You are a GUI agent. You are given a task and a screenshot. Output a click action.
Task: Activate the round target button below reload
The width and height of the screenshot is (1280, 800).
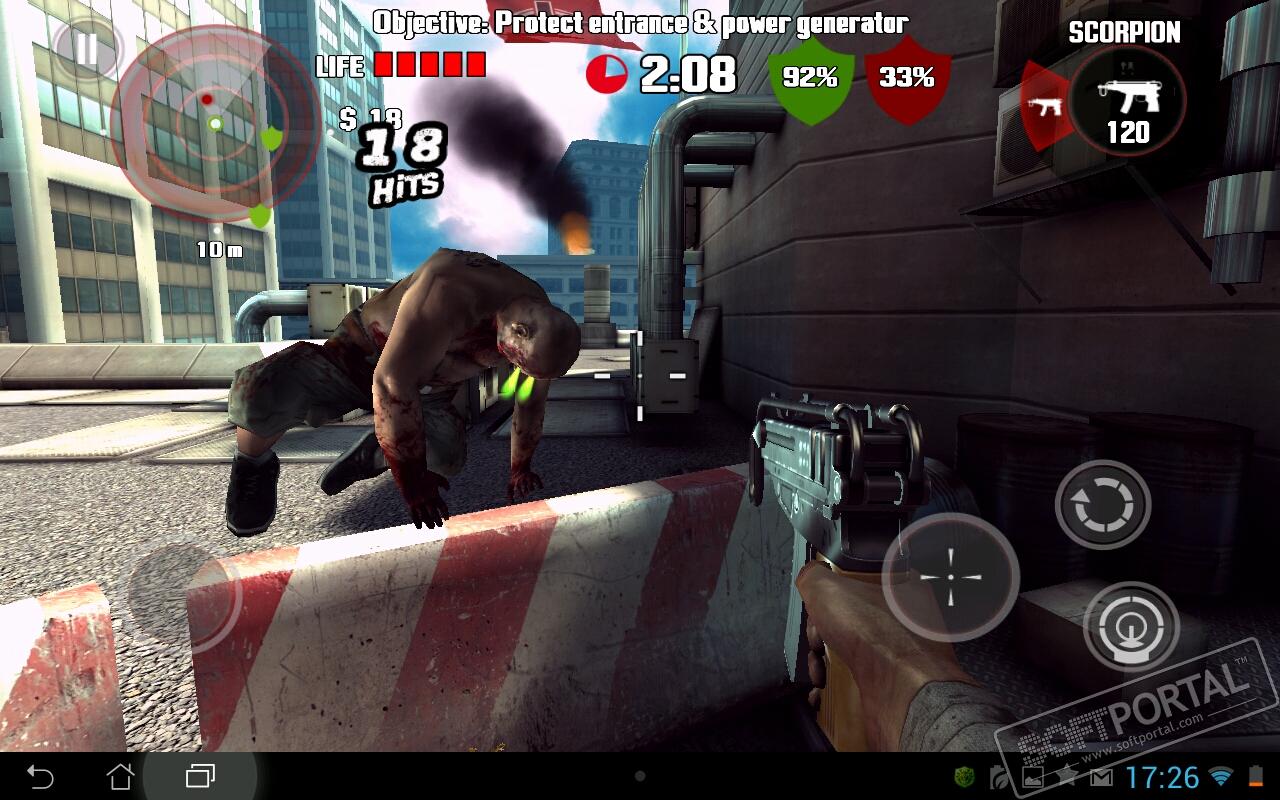tap(1131, 627)
